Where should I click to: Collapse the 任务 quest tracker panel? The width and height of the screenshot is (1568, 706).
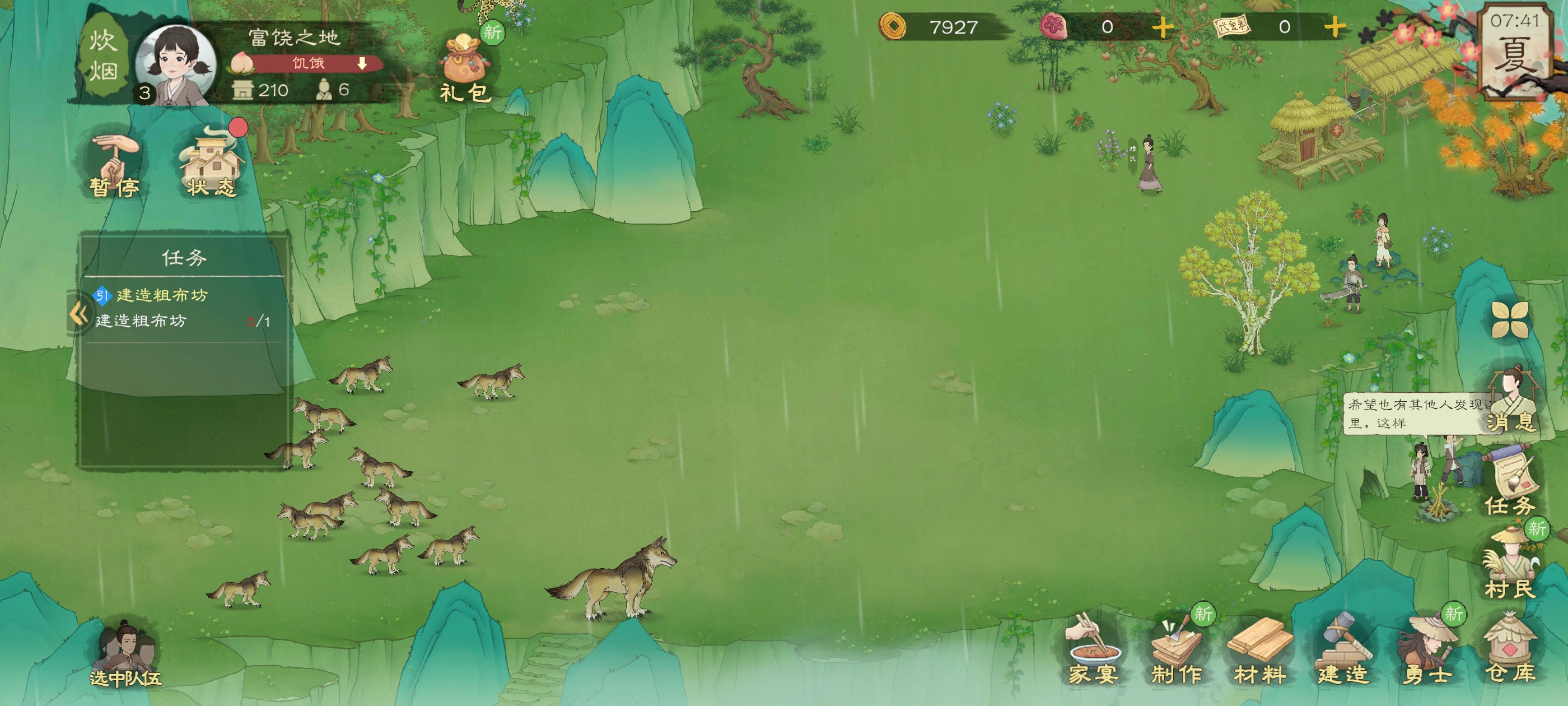78,314
